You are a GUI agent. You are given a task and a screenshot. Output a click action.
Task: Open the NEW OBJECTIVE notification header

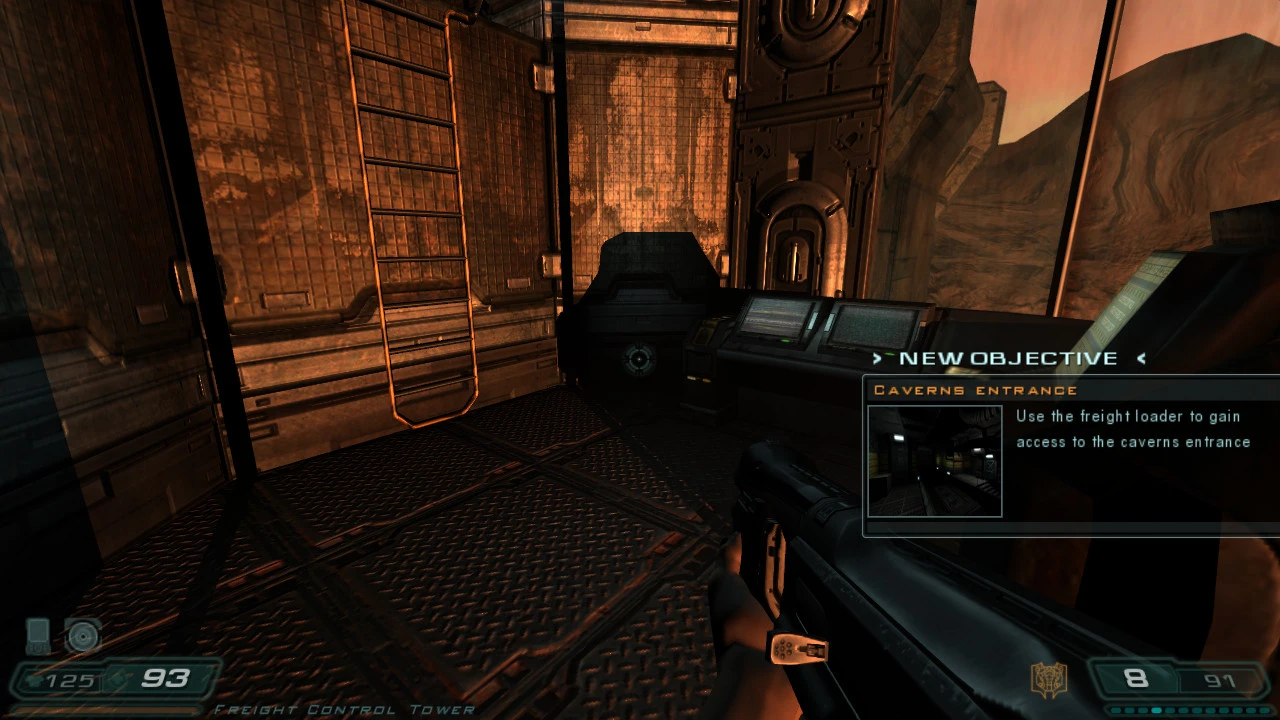pos(1008,358)
